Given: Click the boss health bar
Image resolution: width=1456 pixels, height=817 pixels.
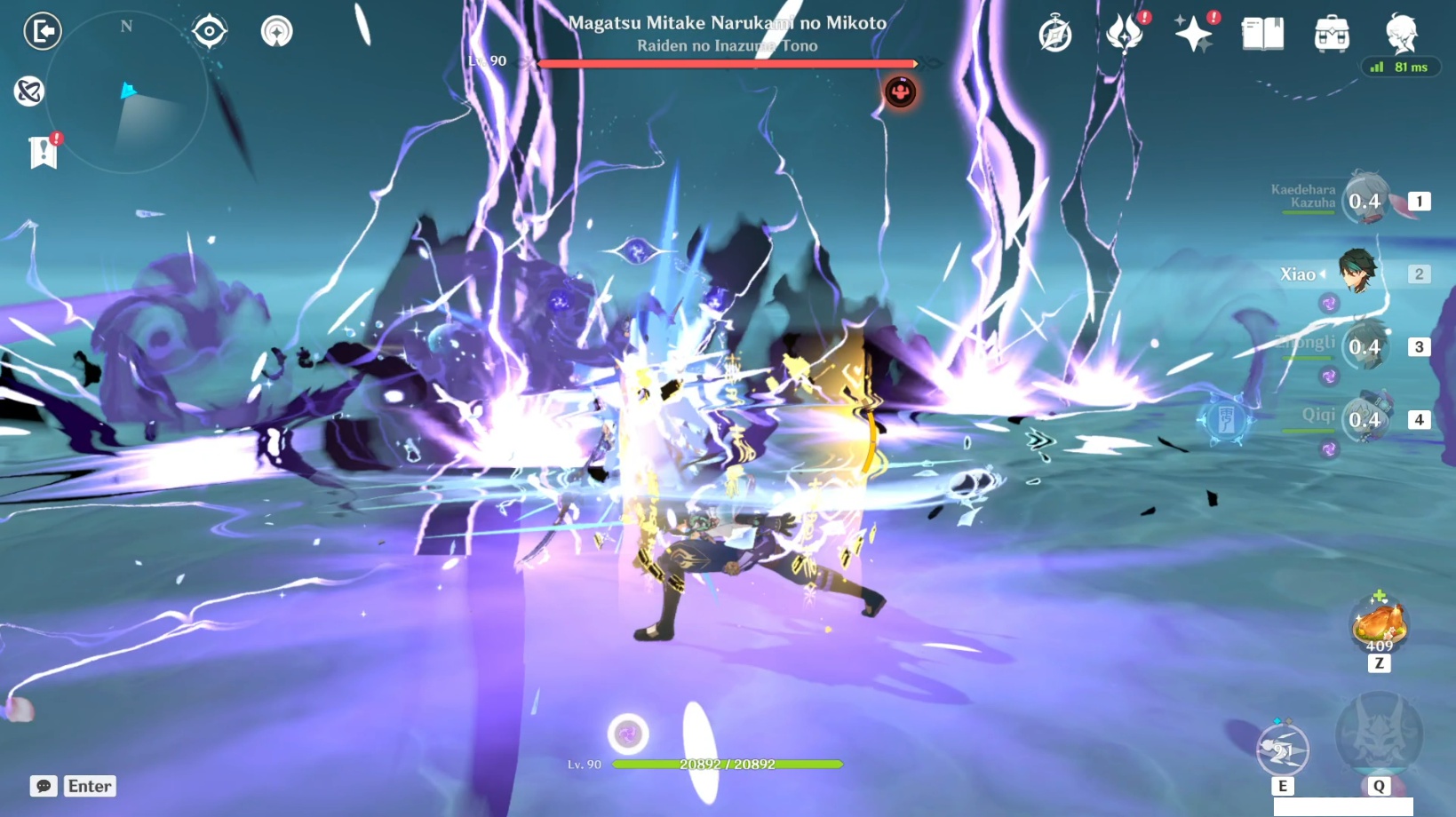Looking at the screenshot, I should (727, 63).
